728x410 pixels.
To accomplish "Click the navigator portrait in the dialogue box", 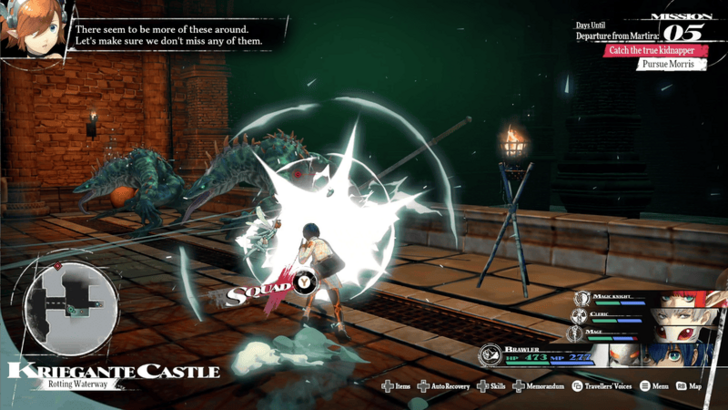I will click(x=36, y=33).
